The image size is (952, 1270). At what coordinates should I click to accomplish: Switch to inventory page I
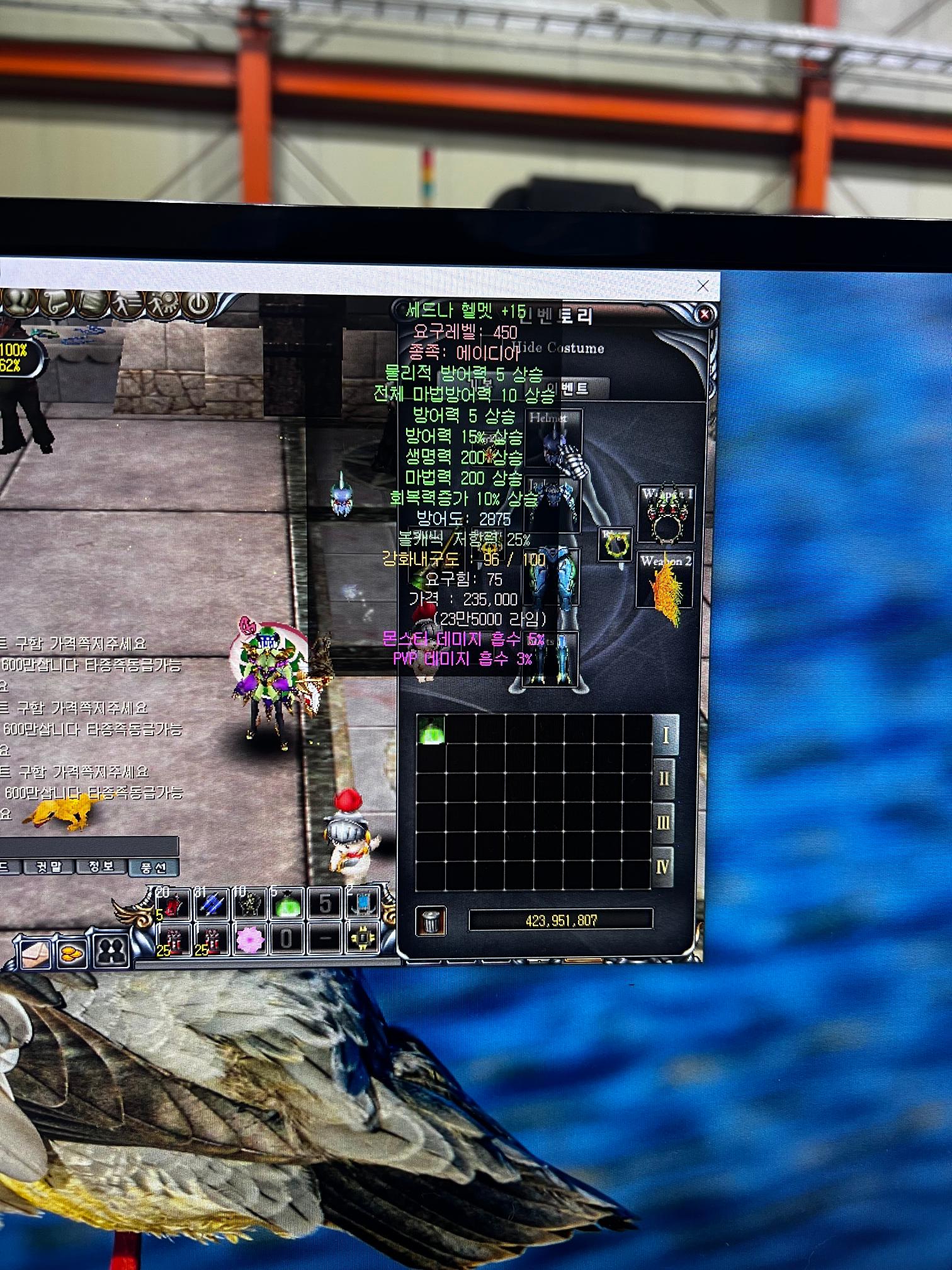point(665,735)
